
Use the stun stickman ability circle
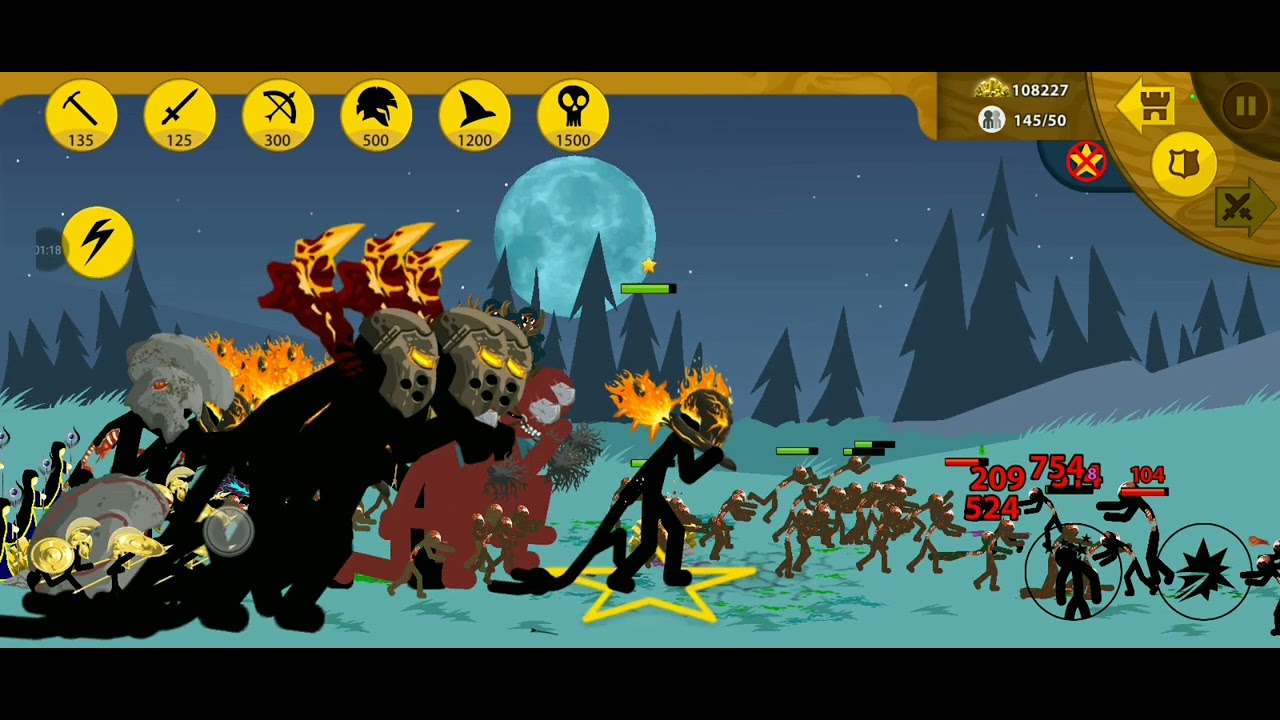(x=1072, y=572)
